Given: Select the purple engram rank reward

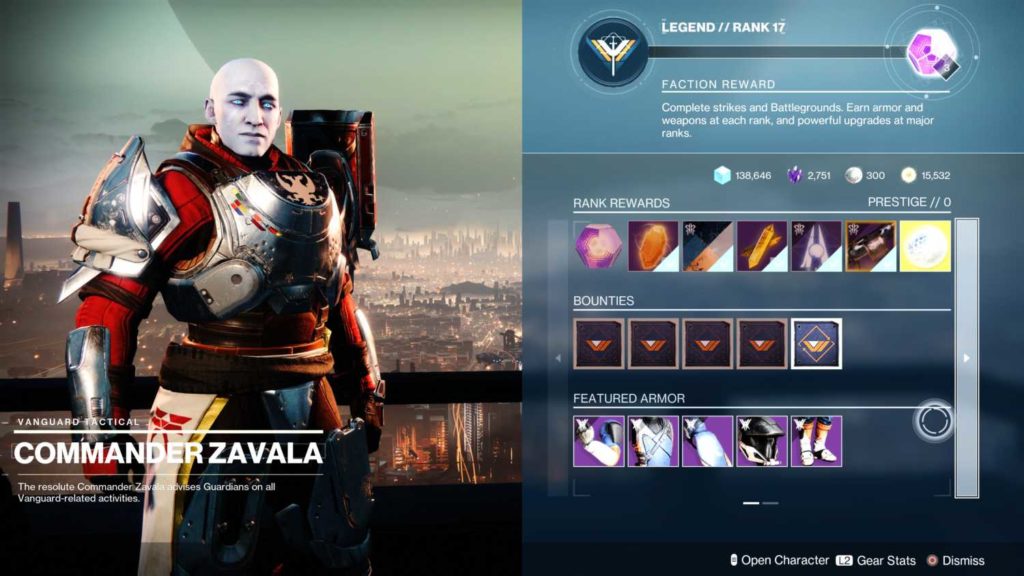Looking at the screenshot, I should pos(598,246).
